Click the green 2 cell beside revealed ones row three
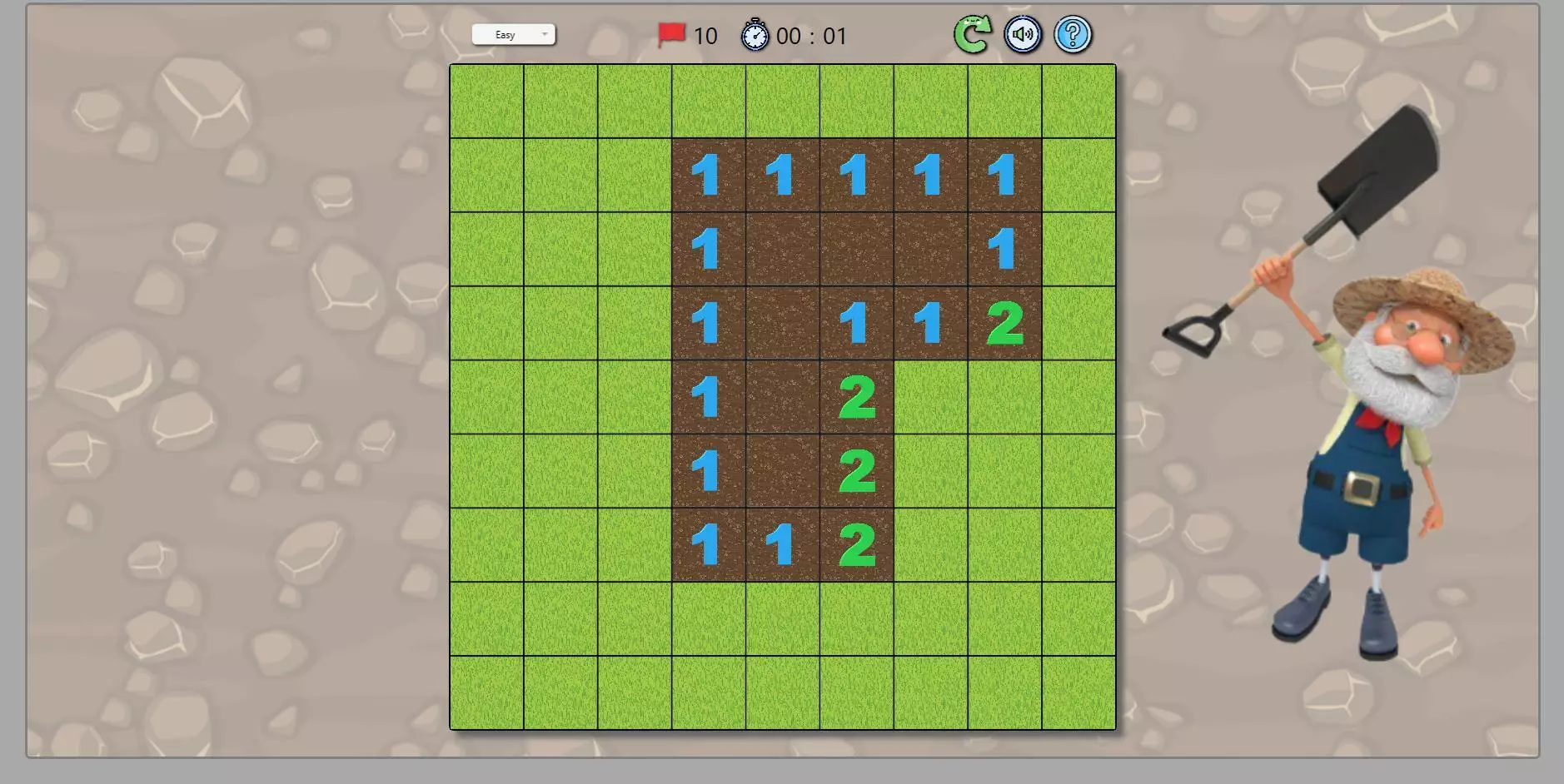 1004,325
